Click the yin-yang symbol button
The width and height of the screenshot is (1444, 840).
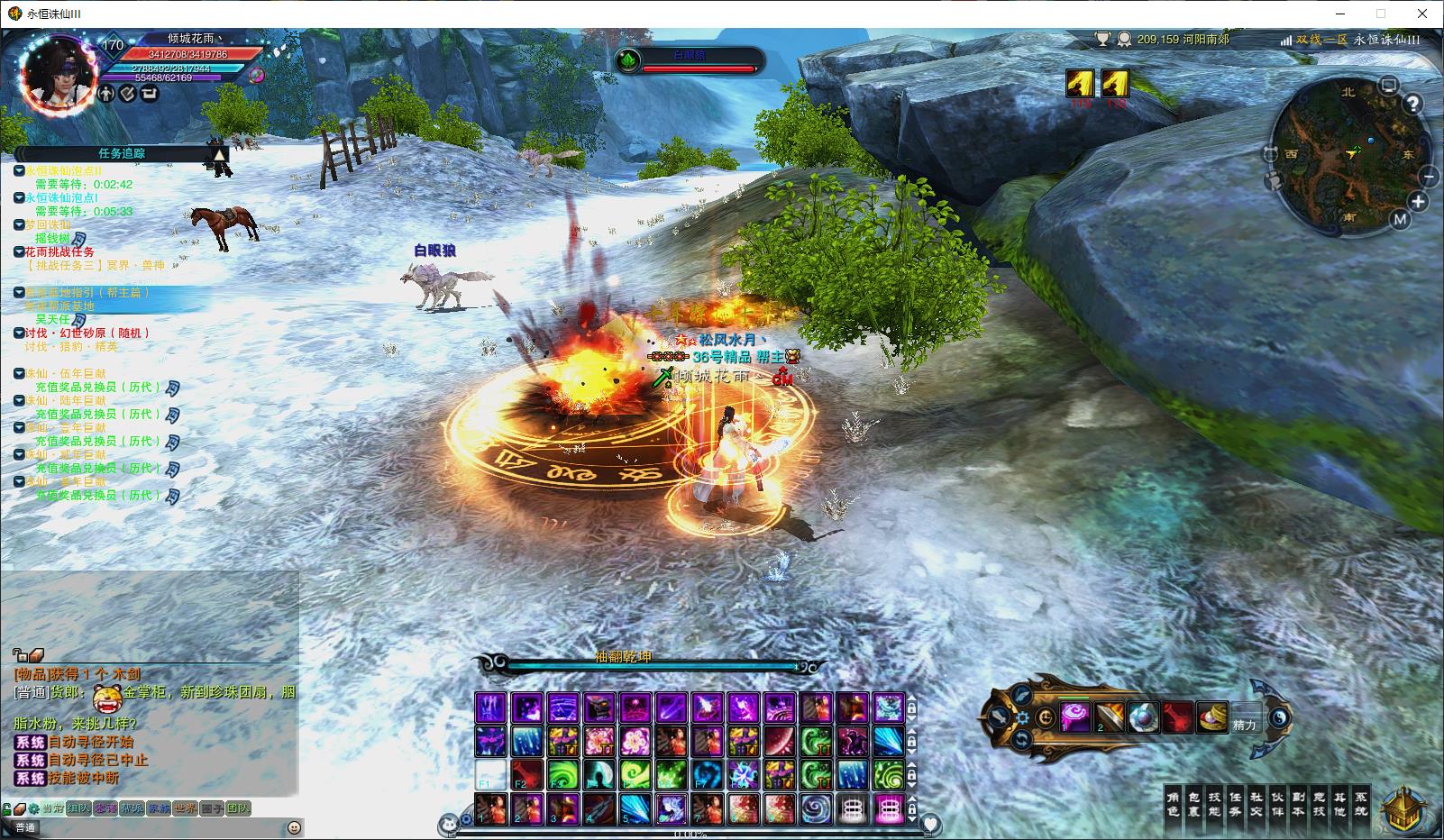(1278, 719)
